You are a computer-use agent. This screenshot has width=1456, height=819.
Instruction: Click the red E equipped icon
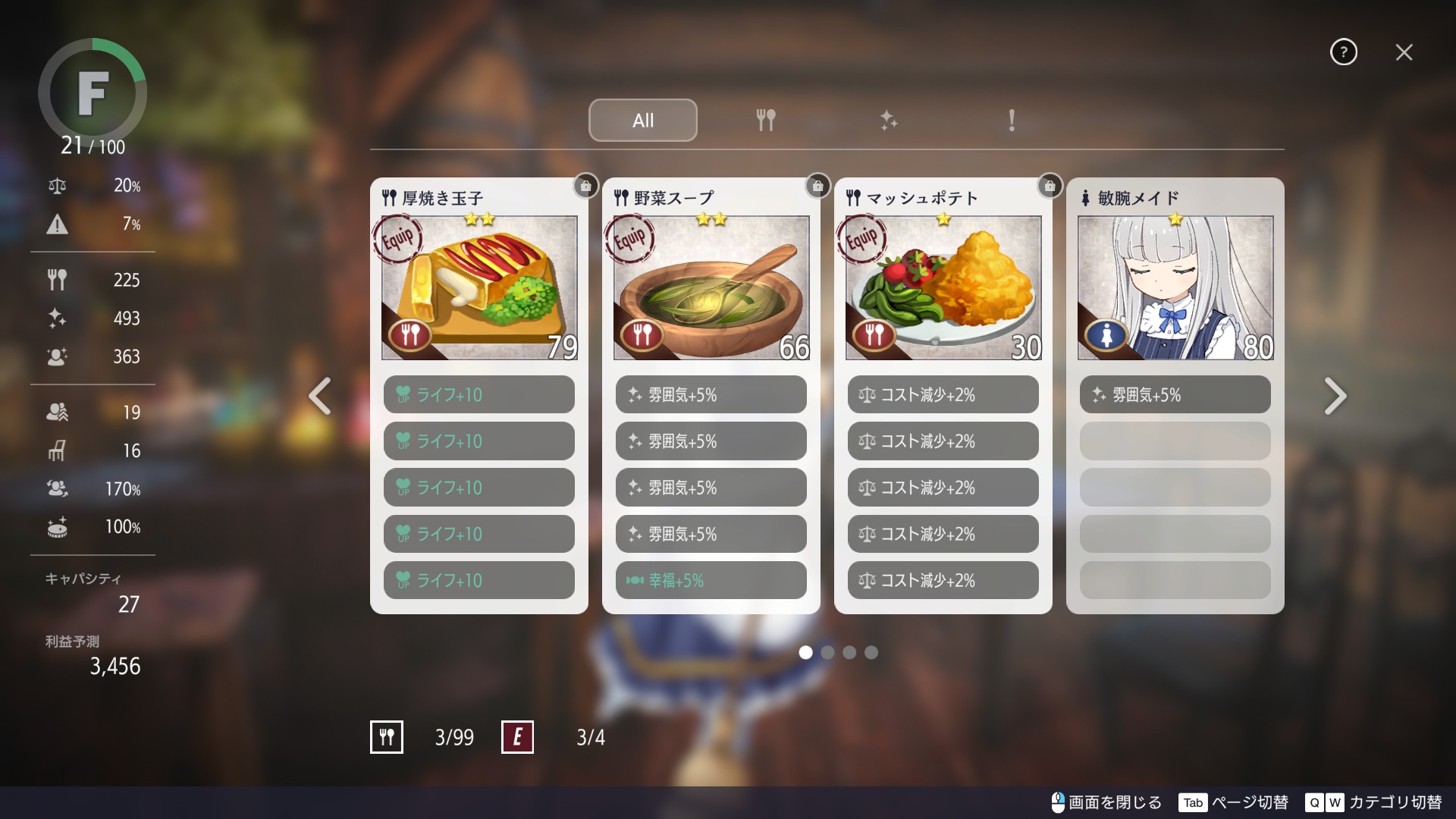[517, 737]
